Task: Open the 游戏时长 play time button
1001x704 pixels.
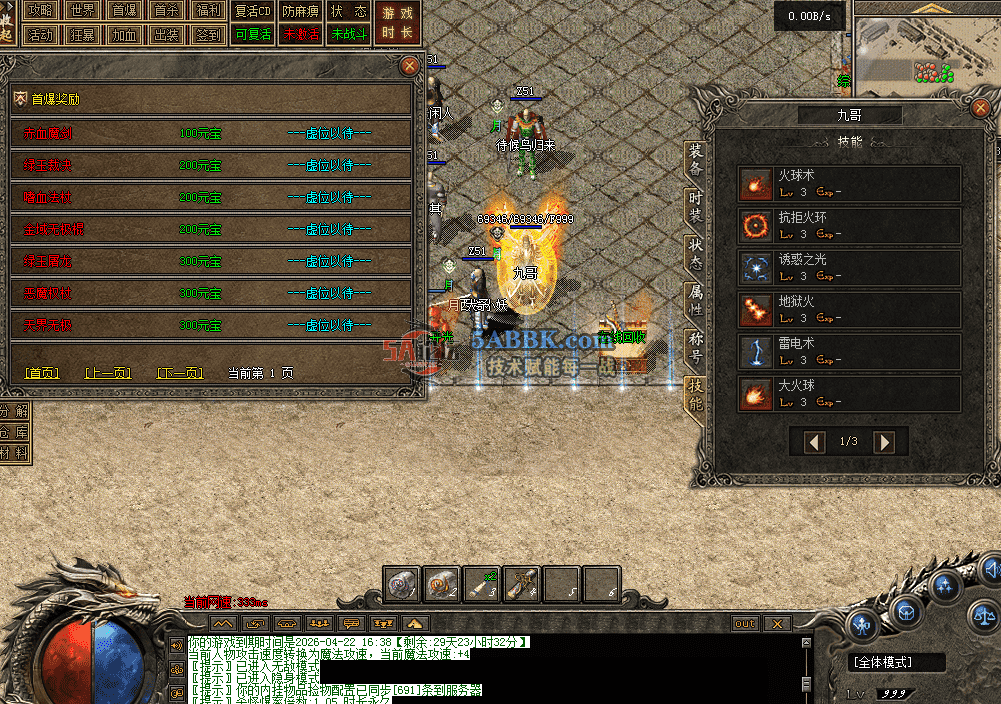Action: 397,23
